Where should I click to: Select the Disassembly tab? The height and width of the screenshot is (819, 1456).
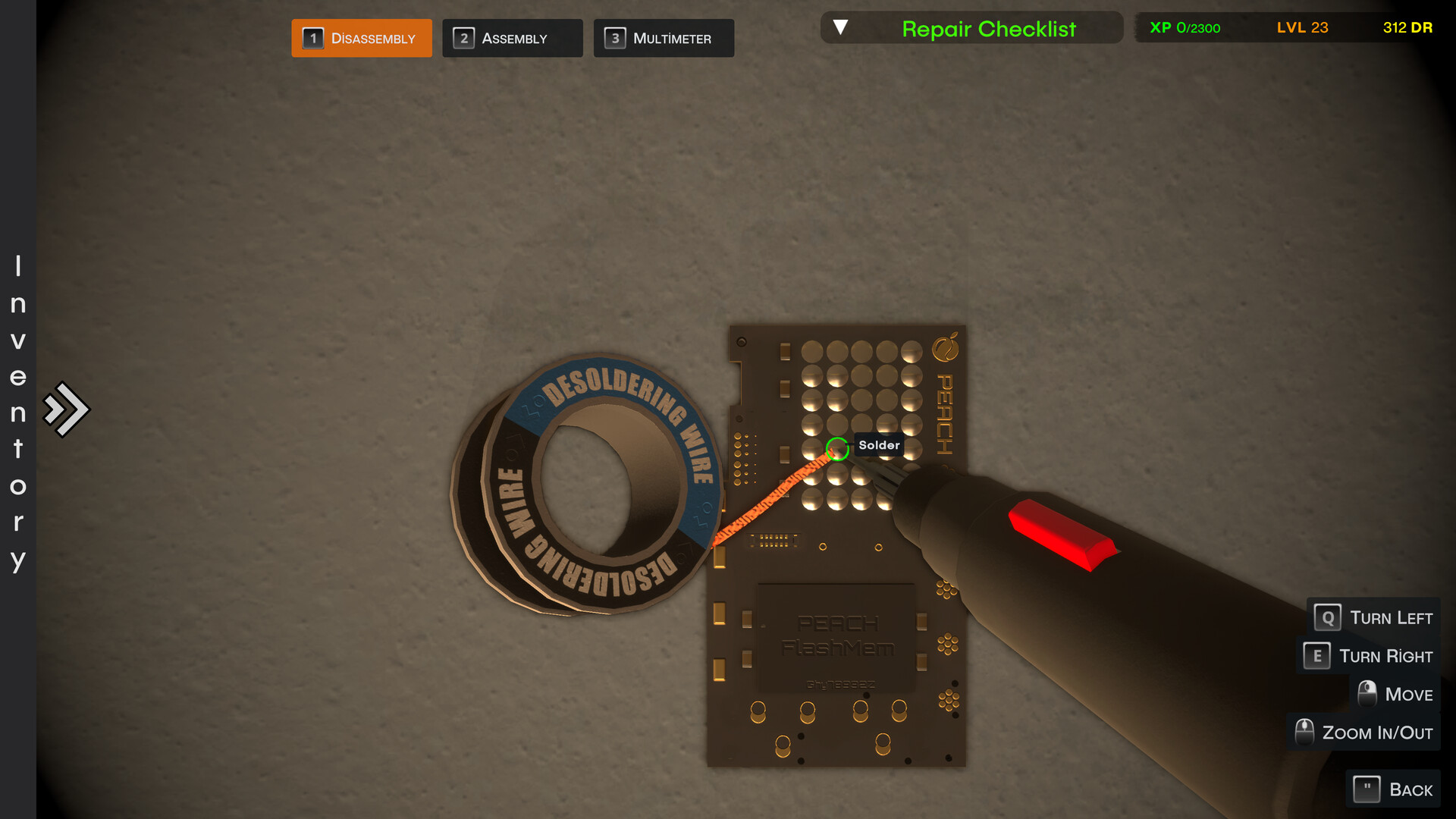pyautogui.click(x=362, y=38)
